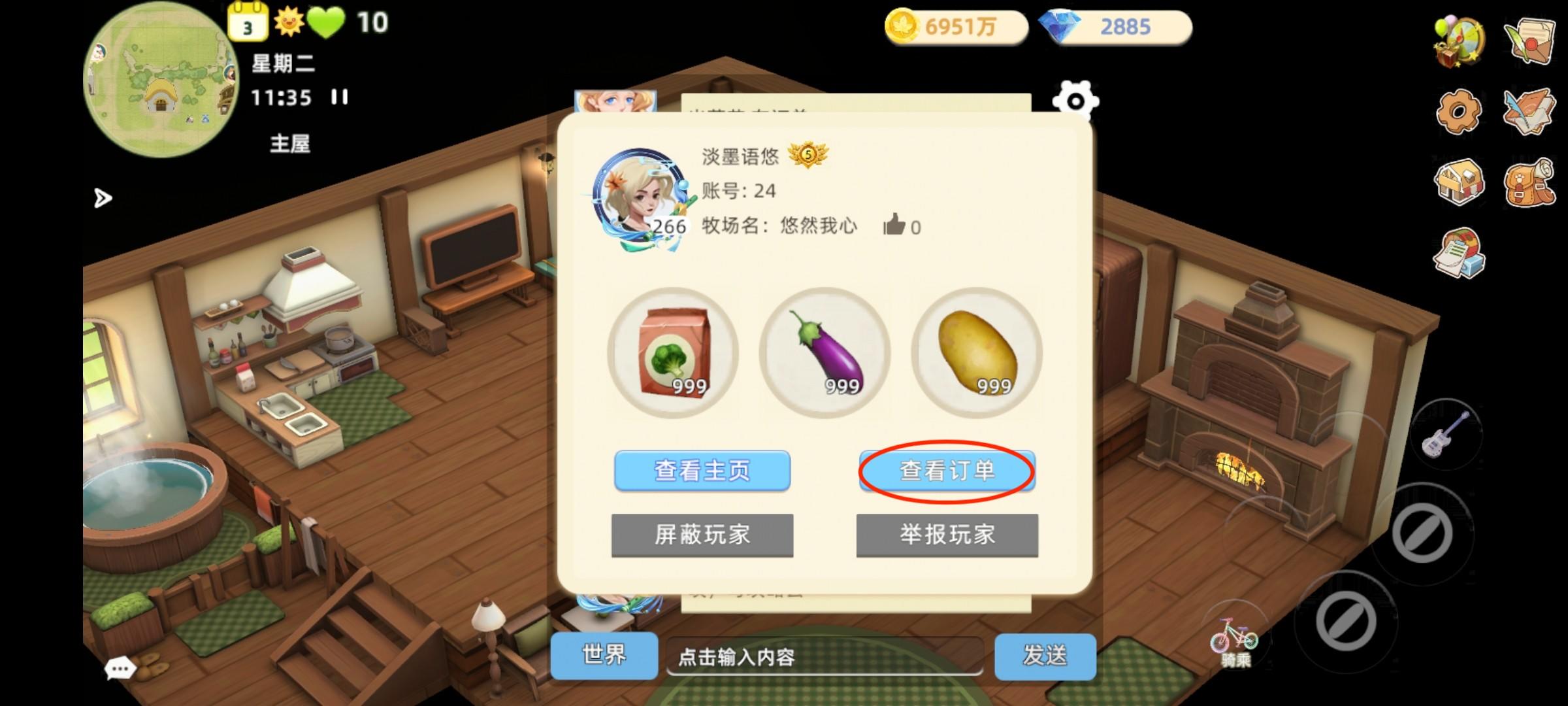Expand the chat panel arrow on left

click(103, 200)
